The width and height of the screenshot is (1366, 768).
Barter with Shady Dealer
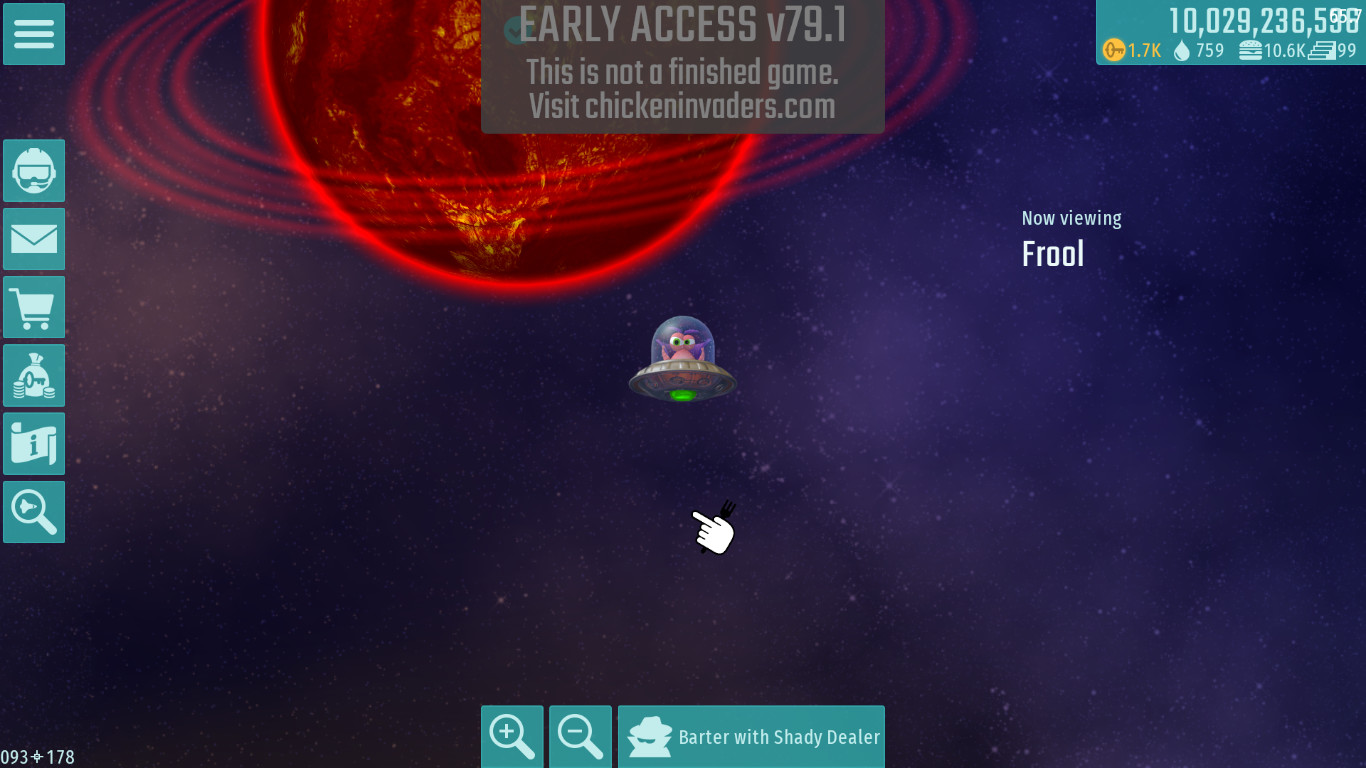point(751,737)
